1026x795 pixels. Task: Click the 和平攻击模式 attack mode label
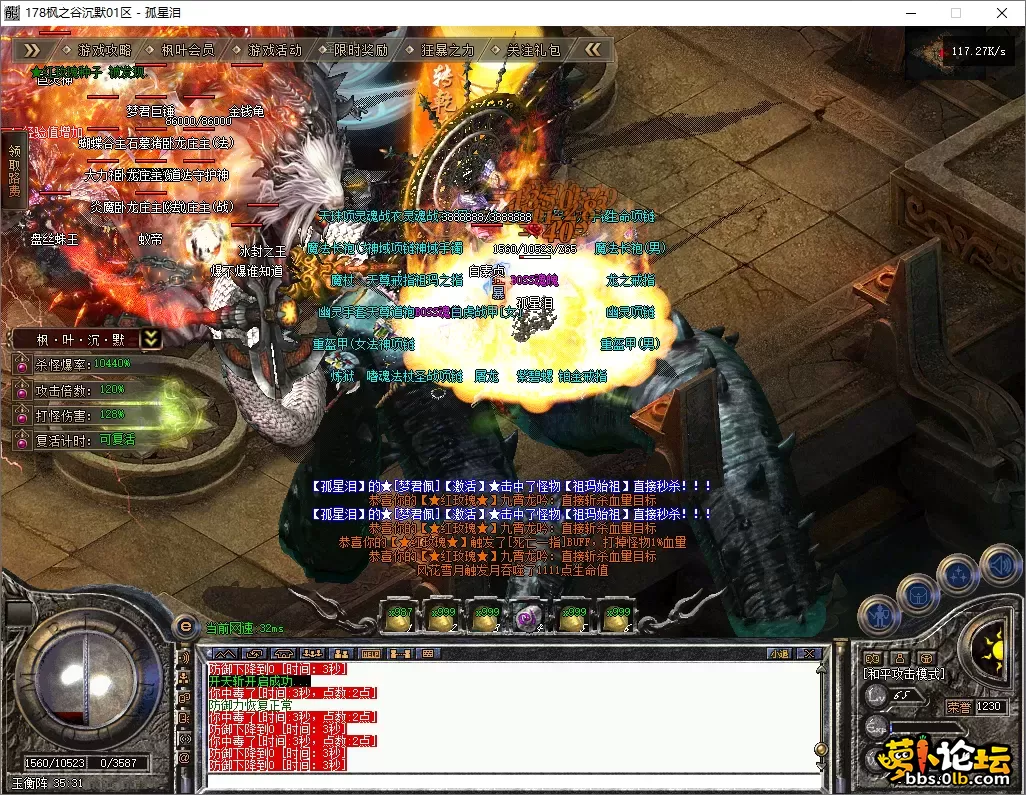(x=904, y=674)
